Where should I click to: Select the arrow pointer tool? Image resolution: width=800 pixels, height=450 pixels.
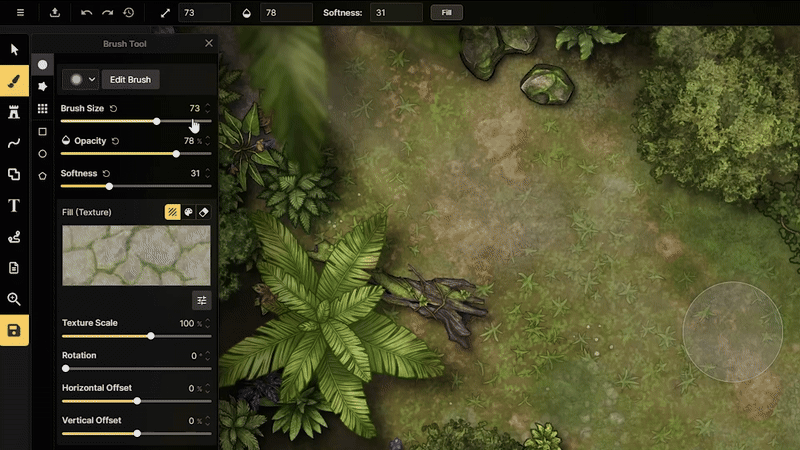[14, 49]
